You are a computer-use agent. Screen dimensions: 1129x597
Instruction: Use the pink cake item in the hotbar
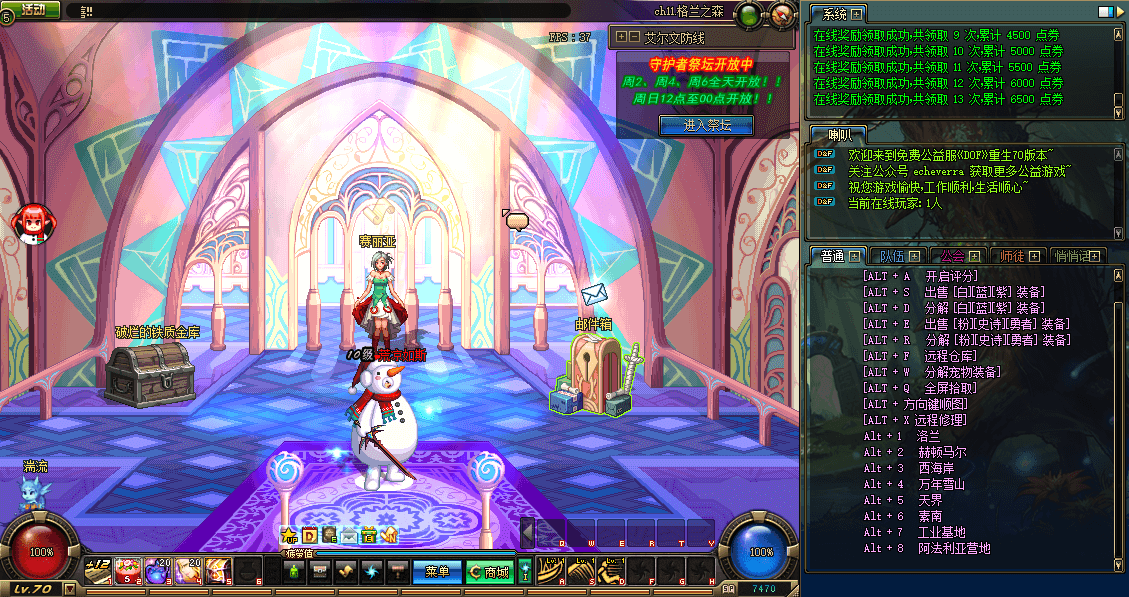coord(127,571)
